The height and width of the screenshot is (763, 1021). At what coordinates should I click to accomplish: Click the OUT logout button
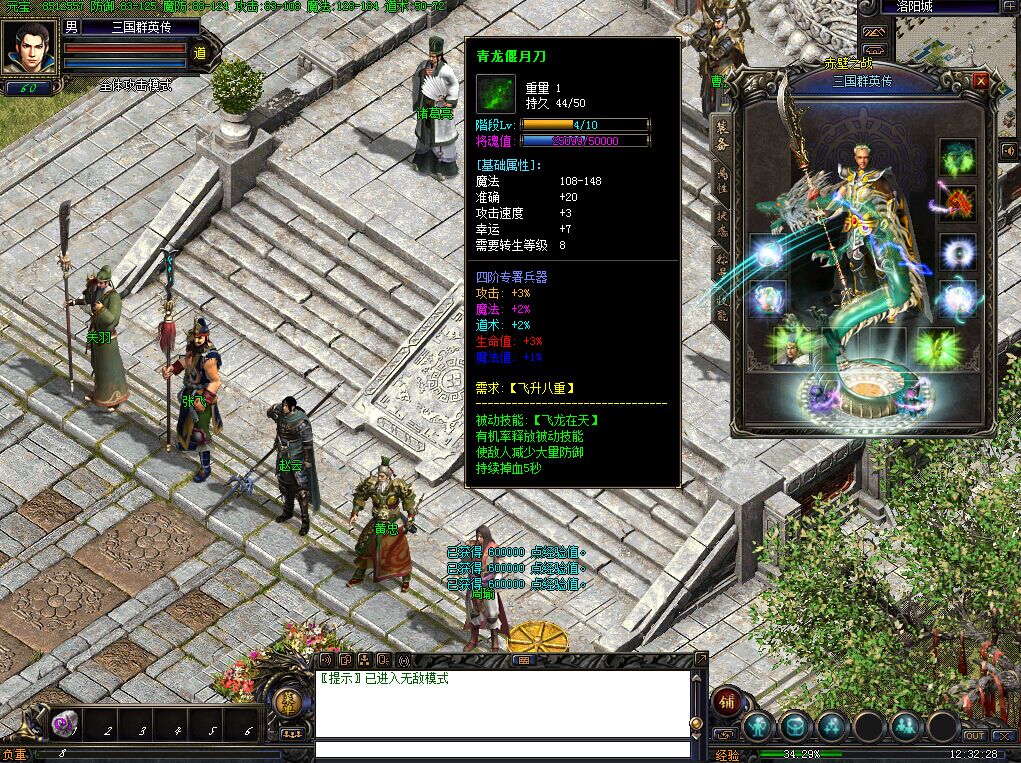975,737
